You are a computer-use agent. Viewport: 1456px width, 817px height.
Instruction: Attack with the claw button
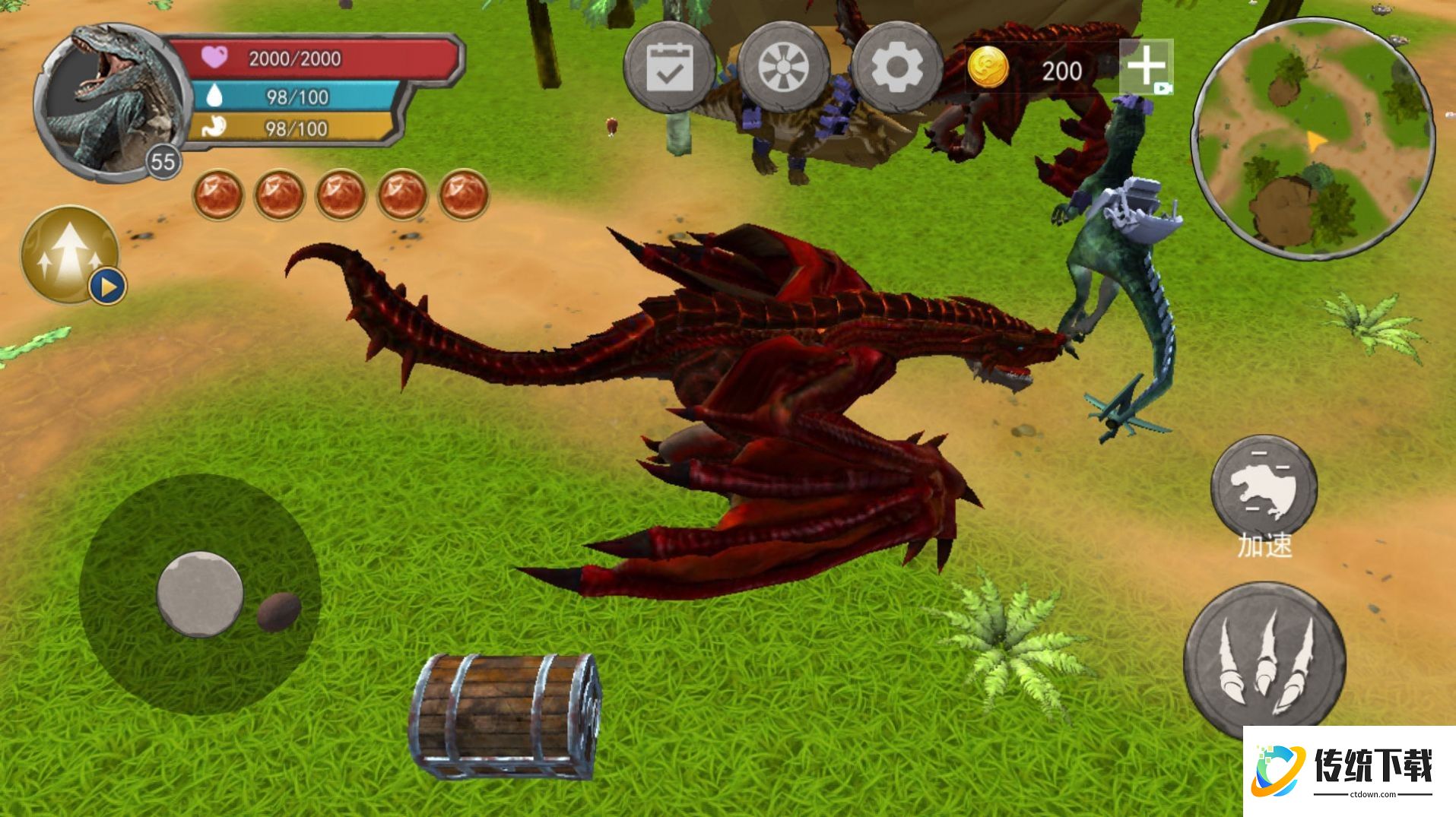pos(1264,659)
